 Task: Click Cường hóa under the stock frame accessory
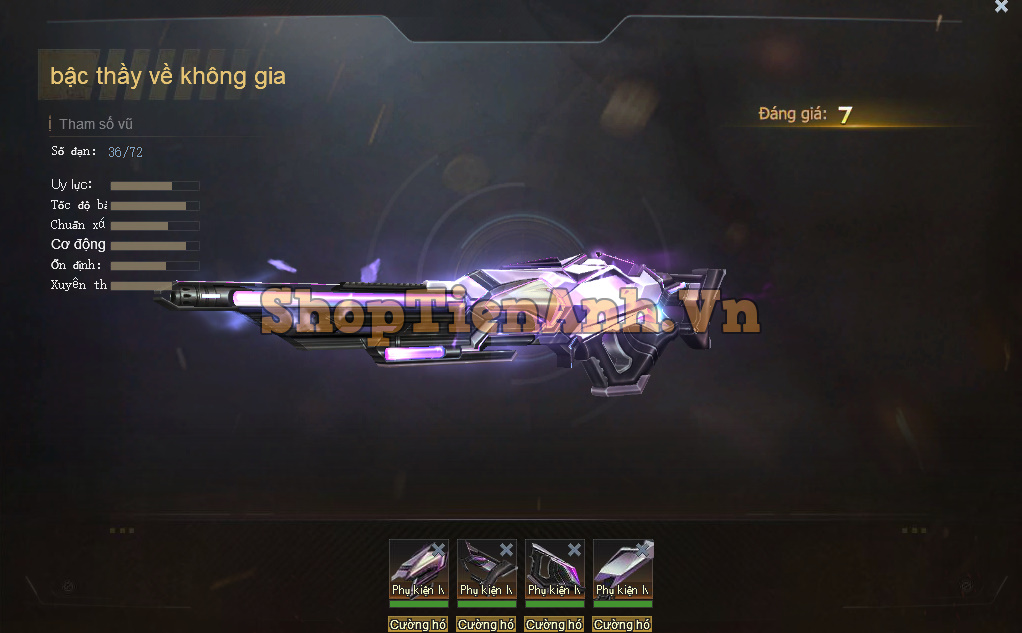486,624
